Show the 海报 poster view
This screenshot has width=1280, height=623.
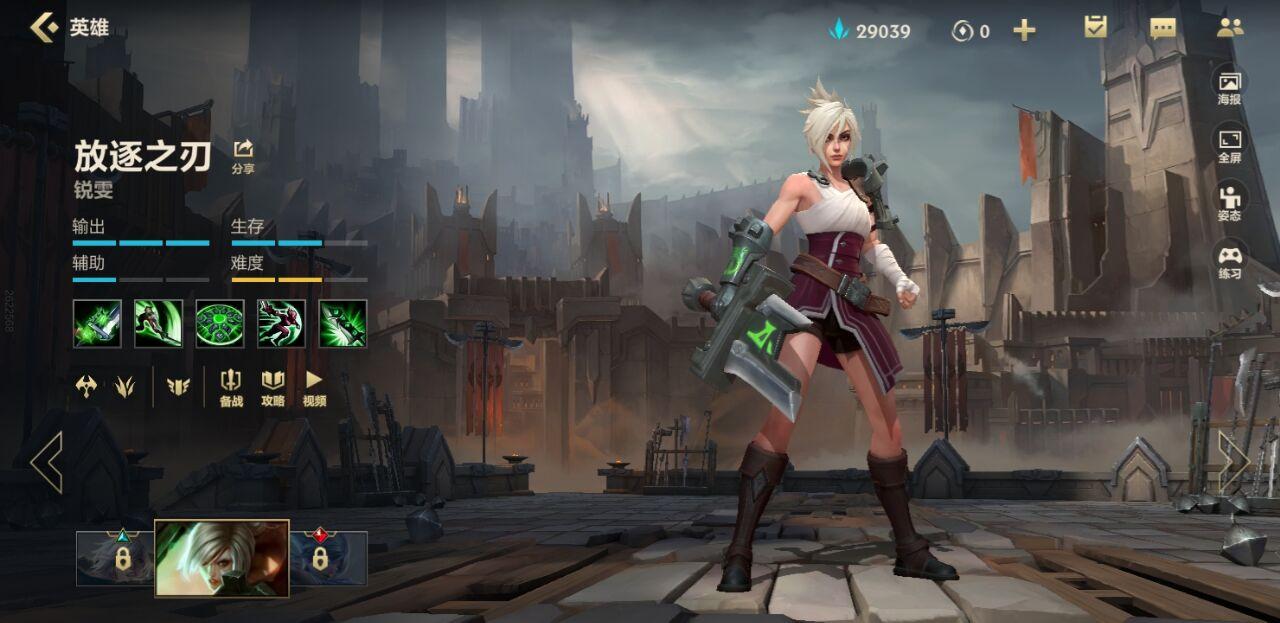click(1229, 87)
